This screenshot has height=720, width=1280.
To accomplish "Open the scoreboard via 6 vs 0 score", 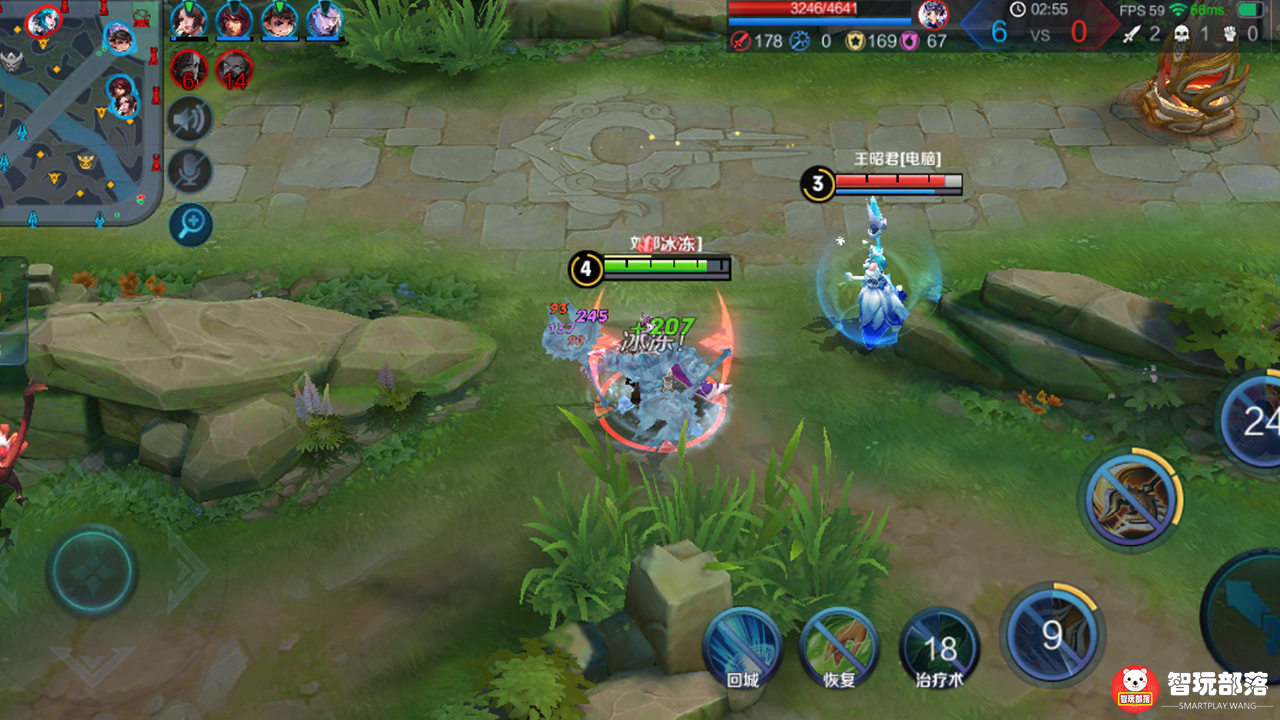I will click(x=1038, y=32).
